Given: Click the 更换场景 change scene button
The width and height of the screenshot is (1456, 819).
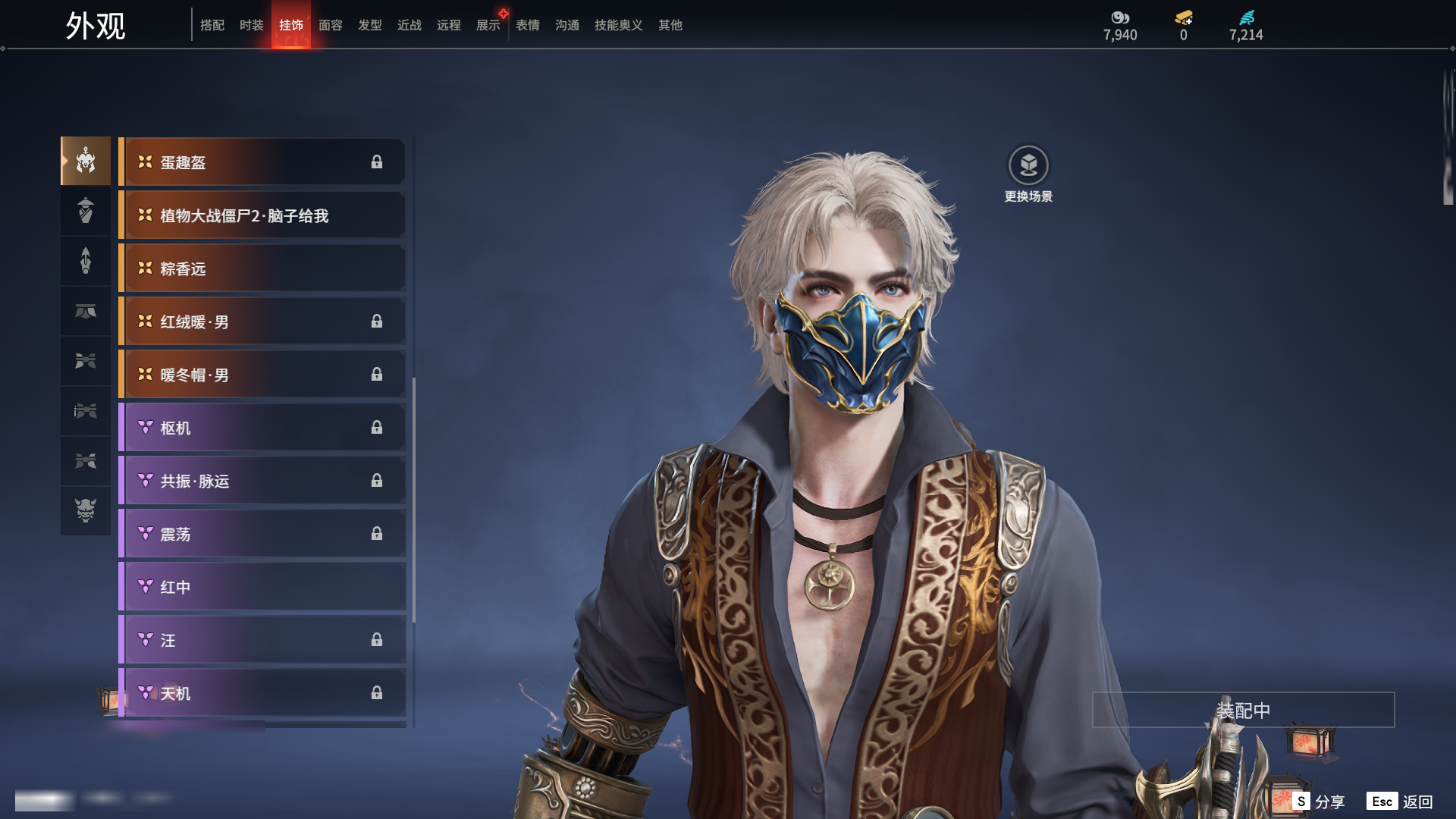Looking at the screenshot, I should (1028, 174).
